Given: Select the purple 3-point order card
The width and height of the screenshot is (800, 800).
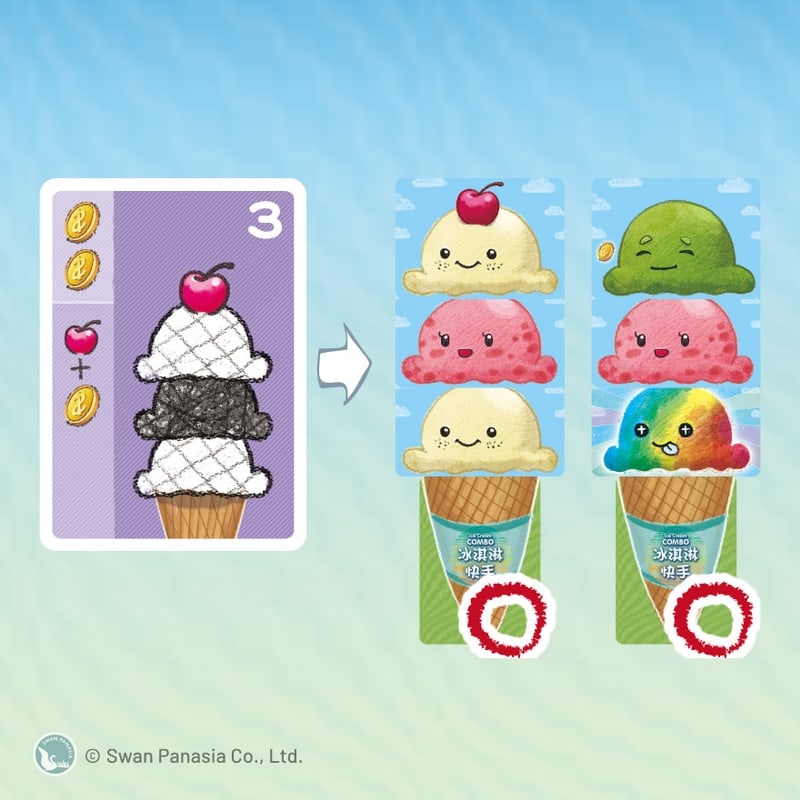Looking at the screenshot, I should point(172,364).
